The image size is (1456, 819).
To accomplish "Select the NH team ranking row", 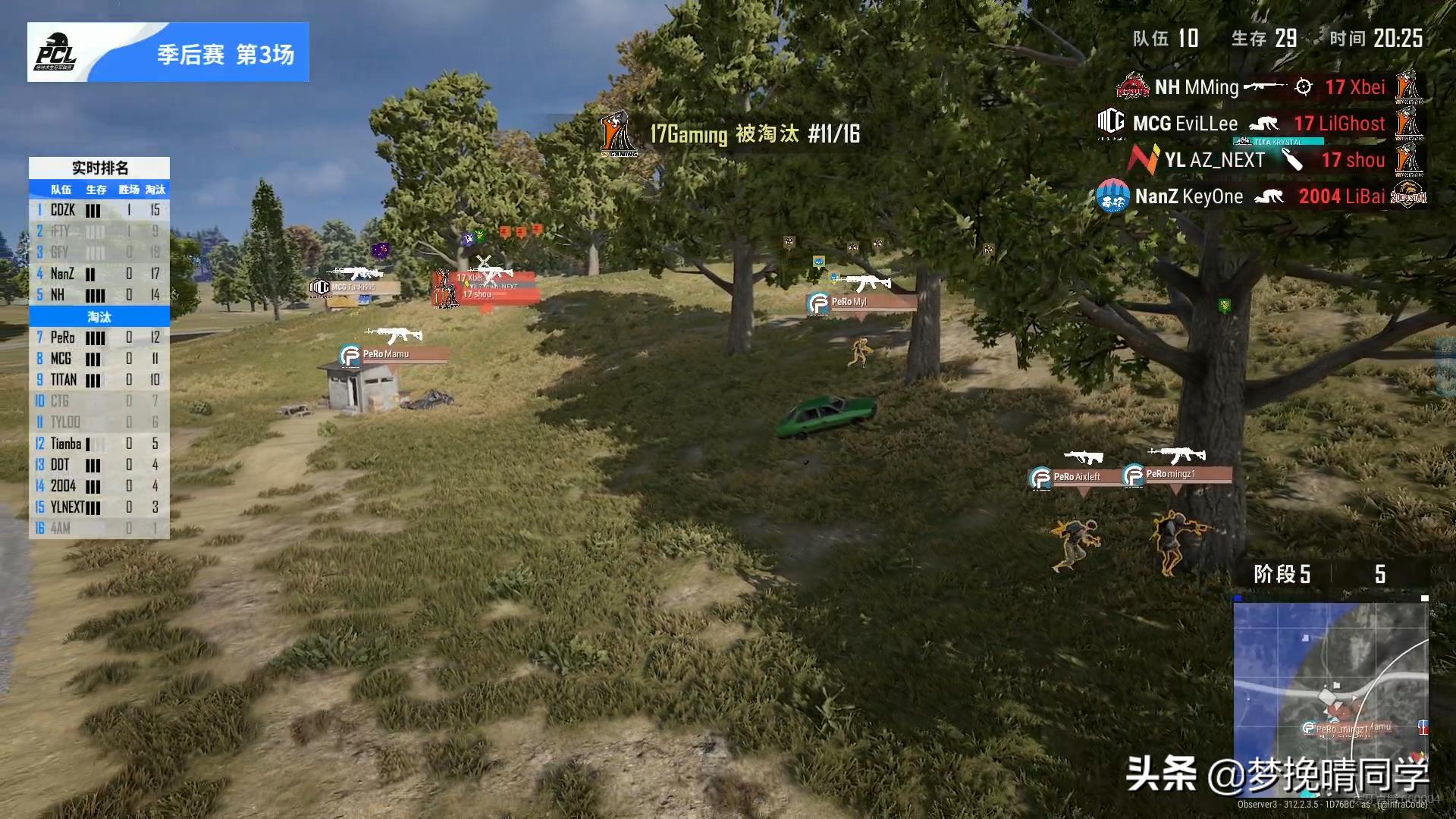I will coord(99,295).
